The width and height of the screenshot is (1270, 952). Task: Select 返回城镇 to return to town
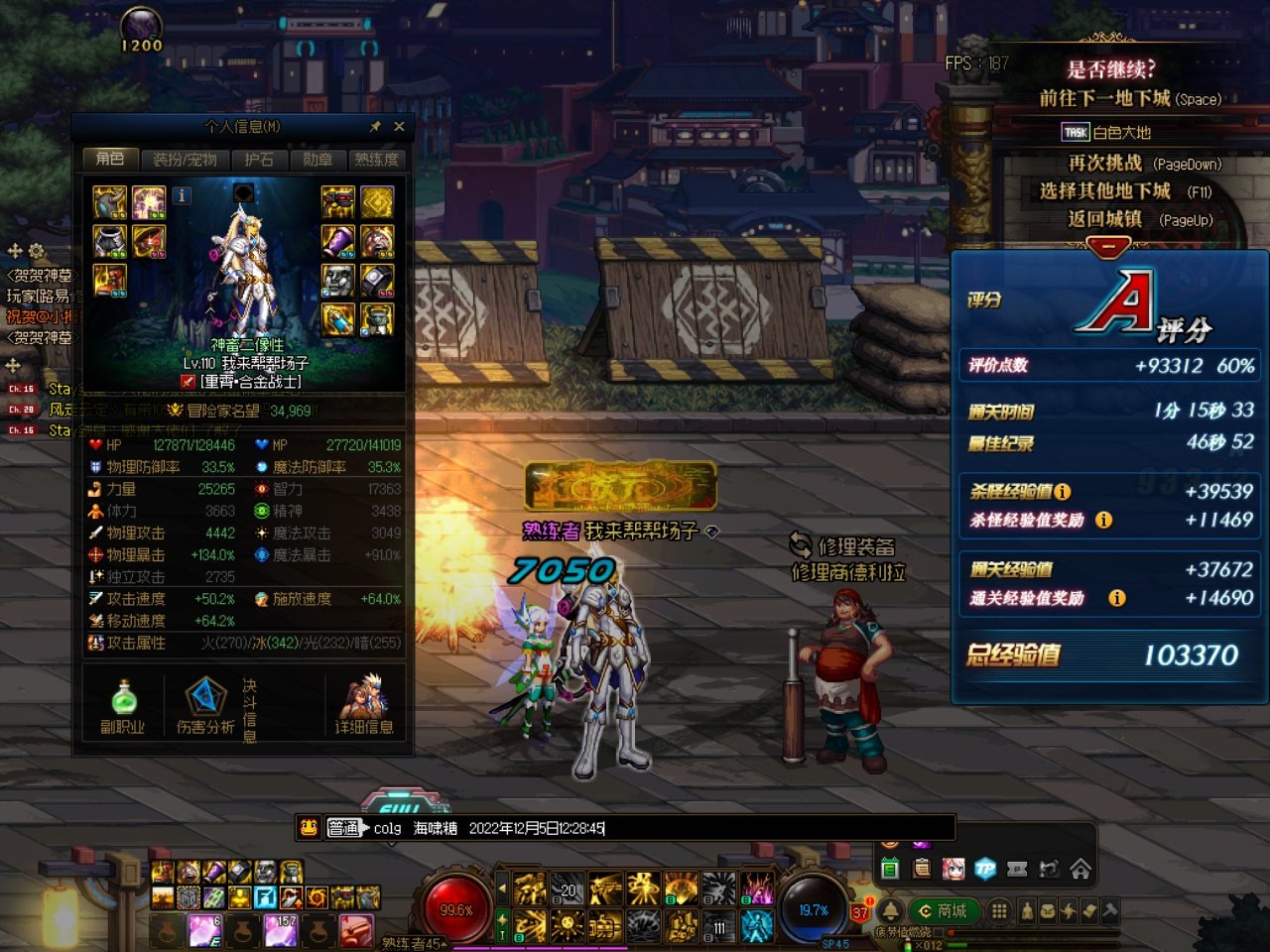pos(1105,219)
